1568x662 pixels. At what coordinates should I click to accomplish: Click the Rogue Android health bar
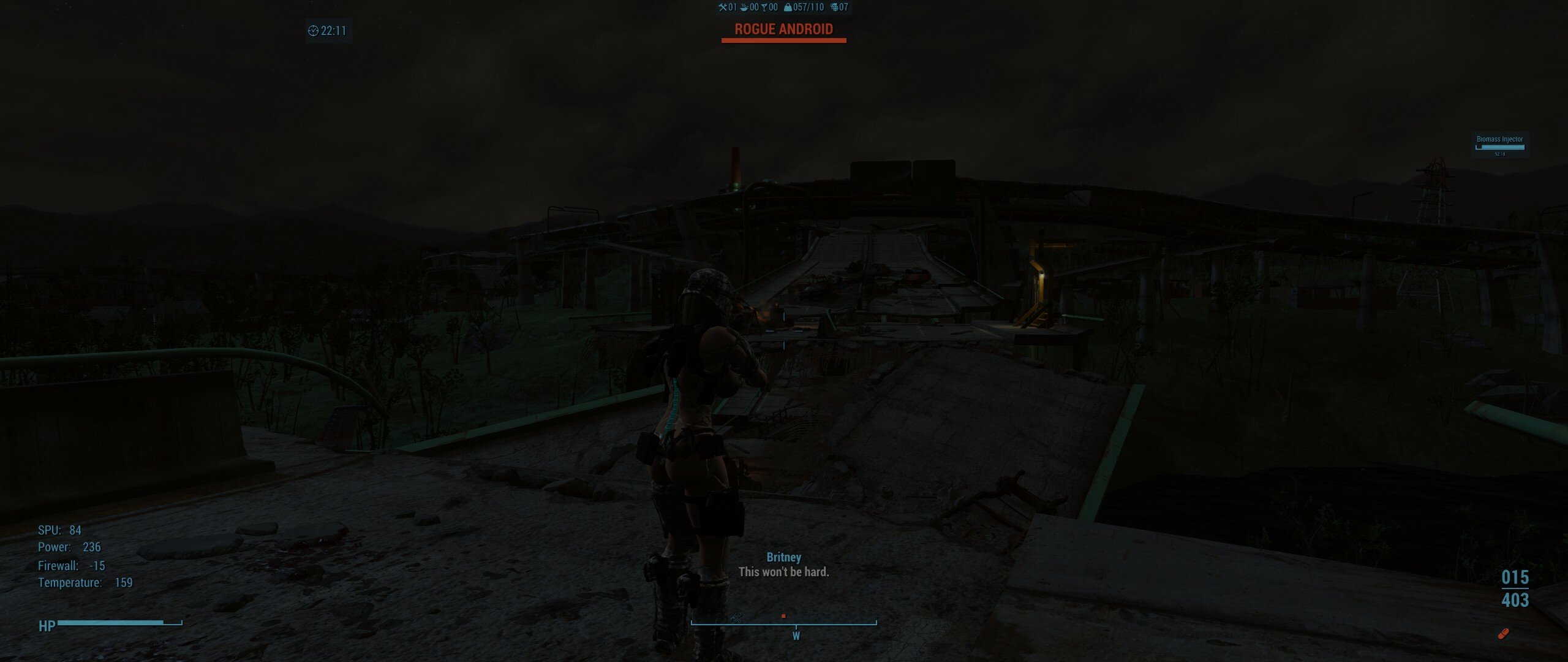(784, 40)
